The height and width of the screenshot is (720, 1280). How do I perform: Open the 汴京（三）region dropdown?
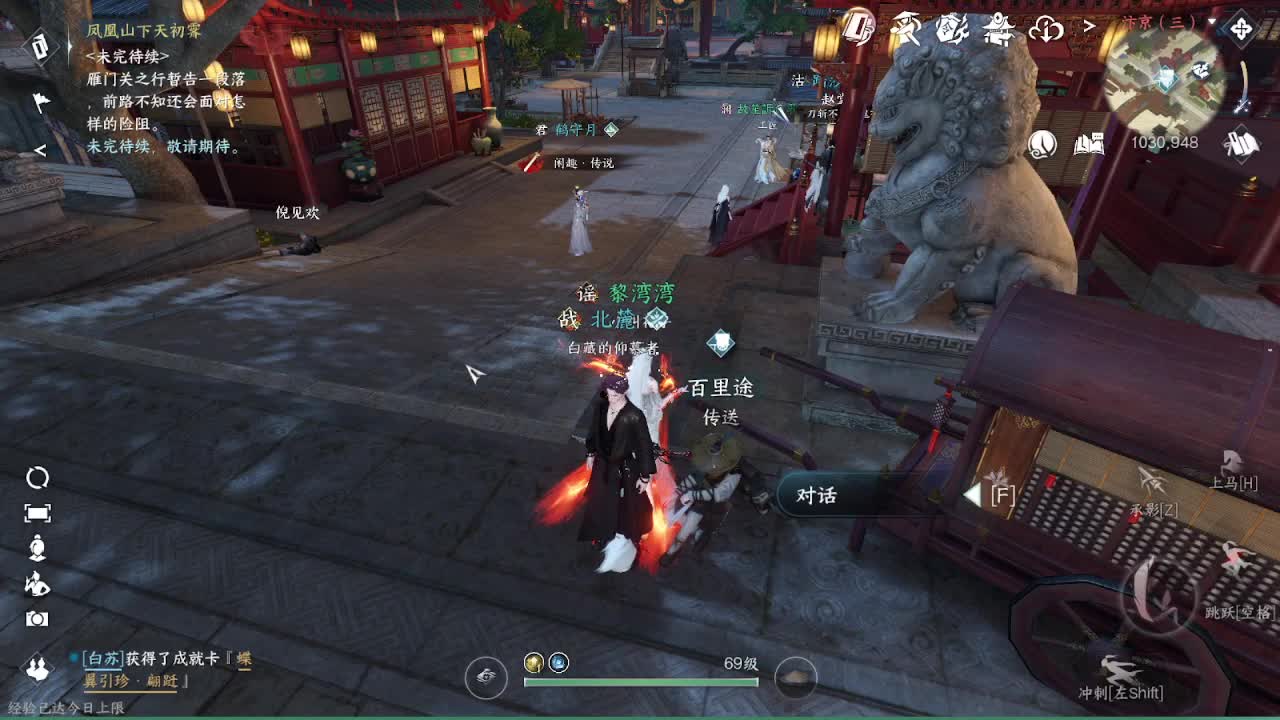point(1165,23)
